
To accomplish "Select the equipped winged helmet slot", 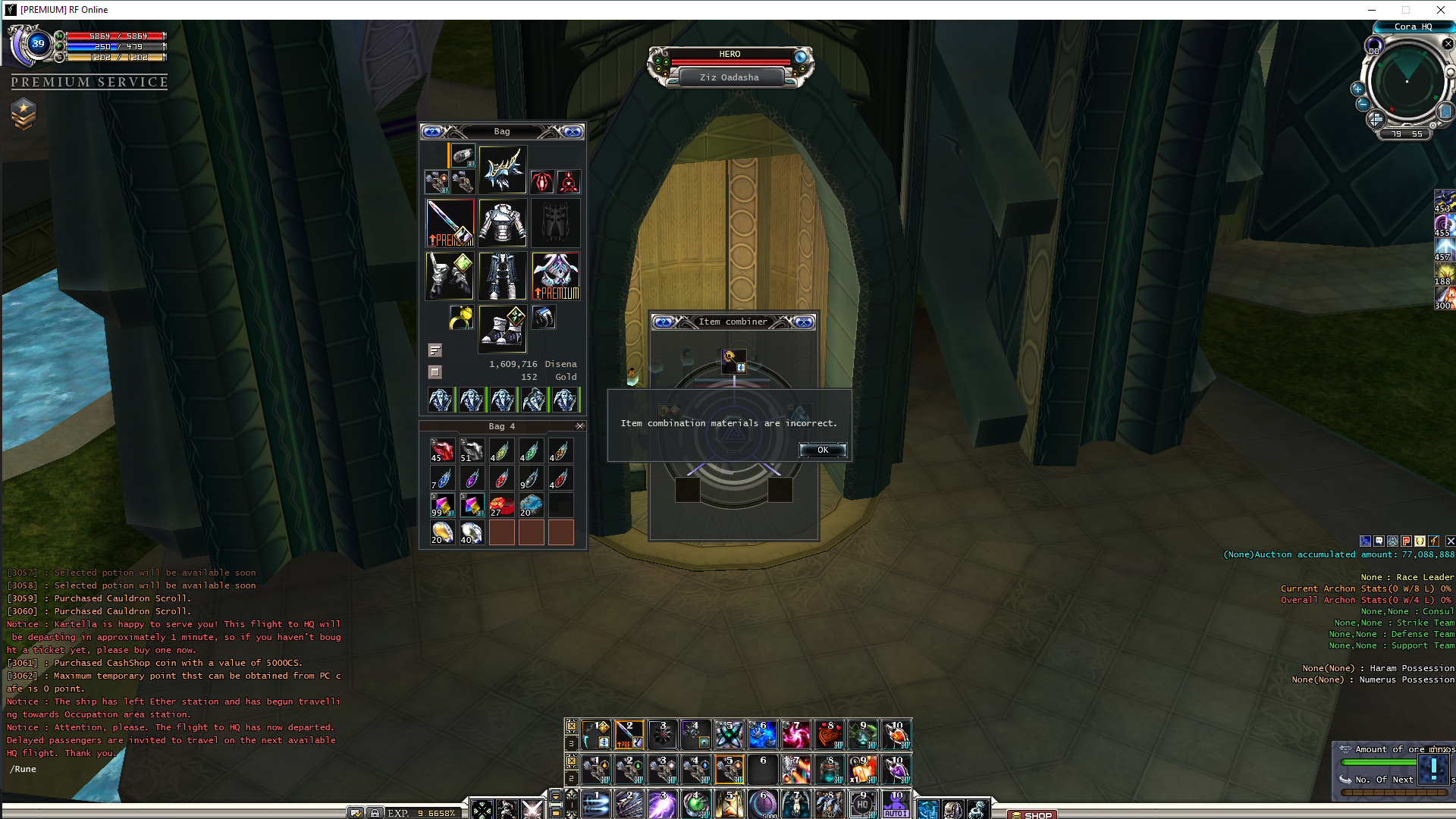I will point(502,170).
